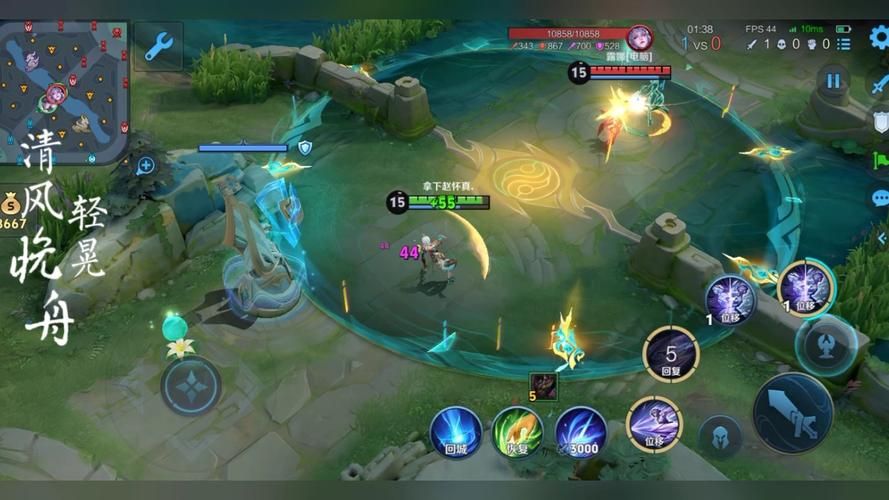Use the green 恢复 heal skill
The width and height of the screenshot is (889, 500).
[x=517, y=431]
